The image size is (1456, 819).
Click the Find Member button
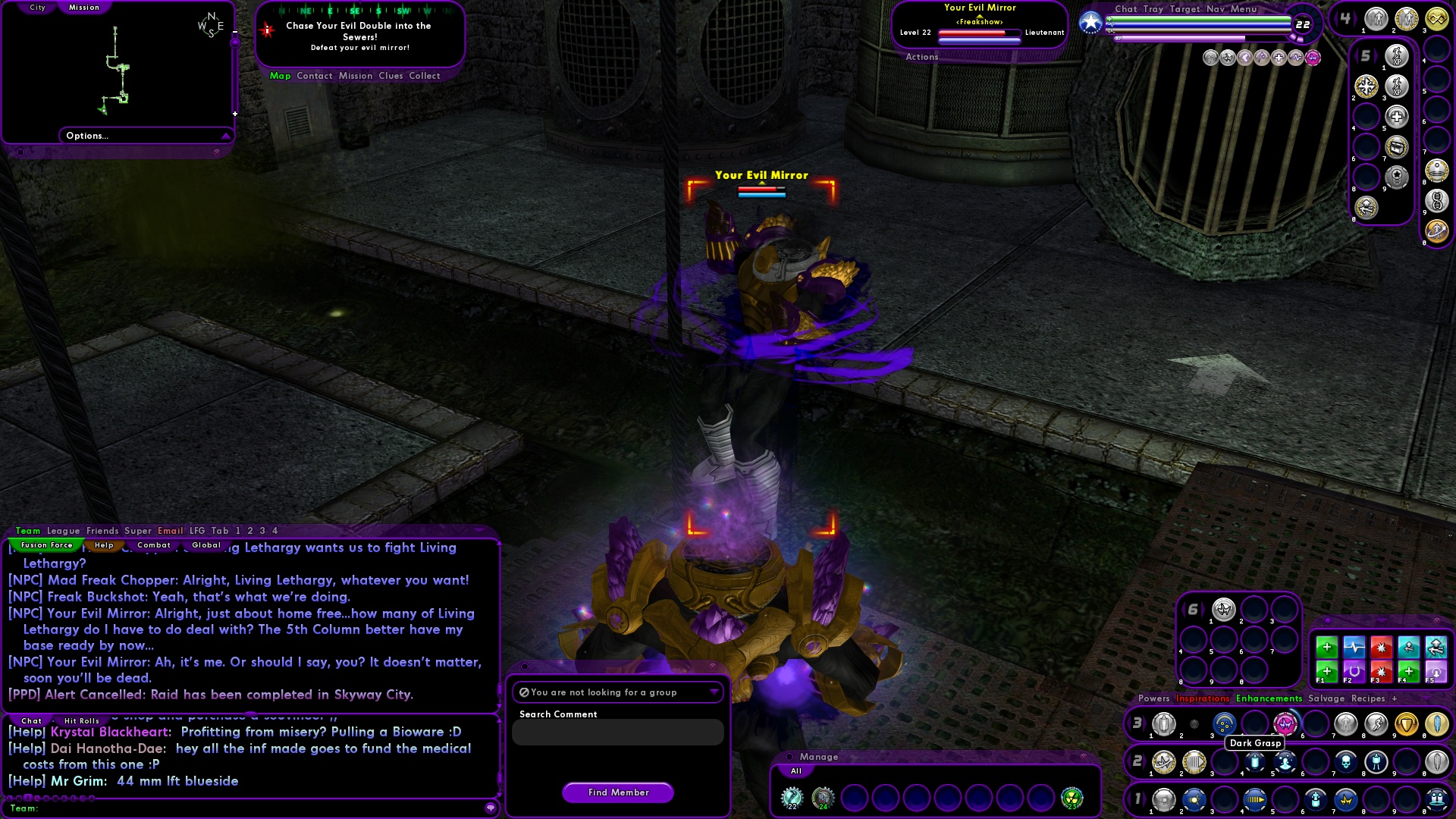pyautogui.click(x=617, y=792)
